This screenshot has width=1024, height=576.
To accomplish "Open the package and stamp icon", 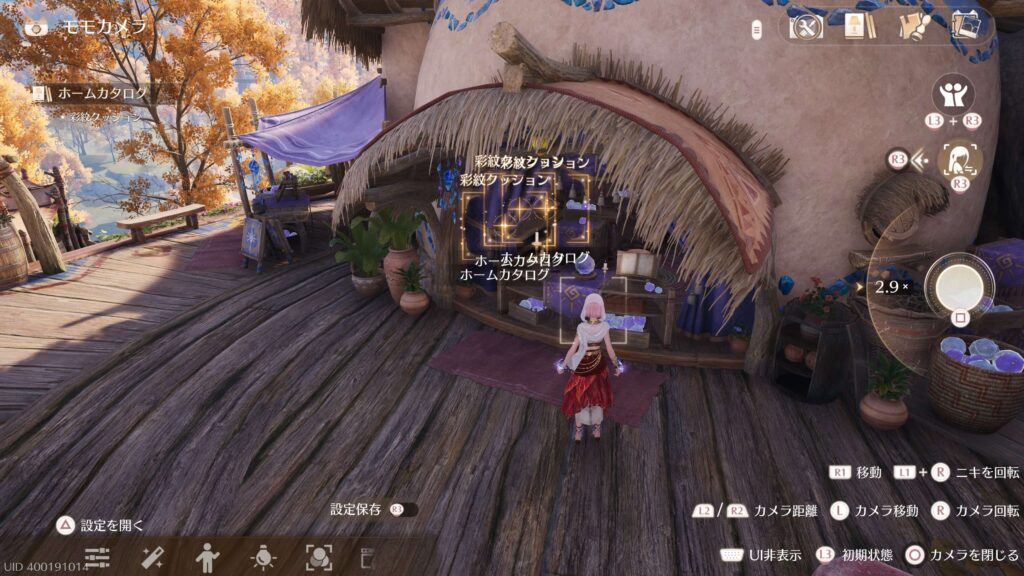I will [x=912, y=26].
